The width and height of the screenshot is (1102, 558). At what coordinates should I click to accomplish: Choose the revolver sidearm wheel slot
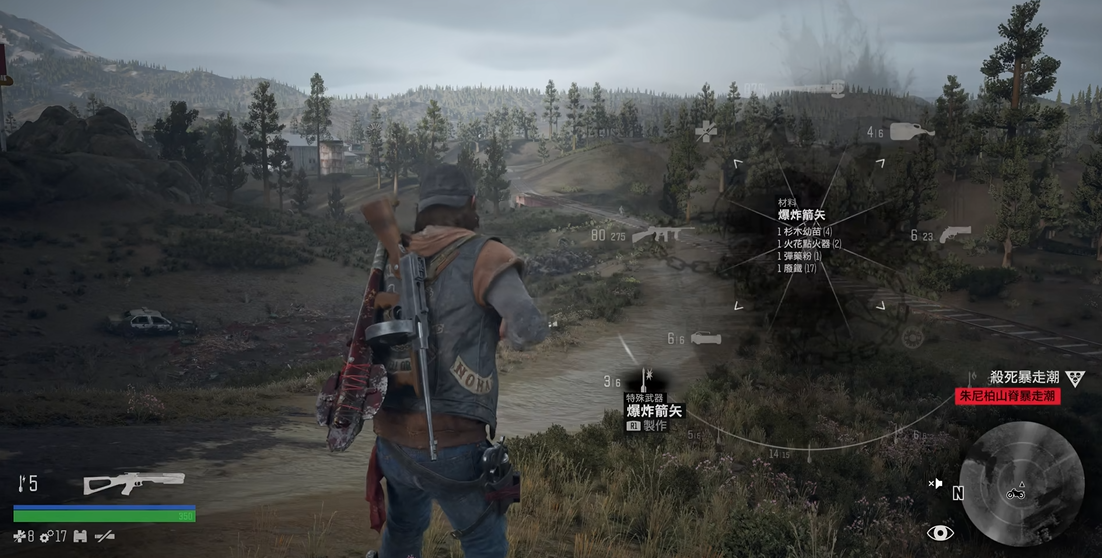(x=955, y=234)
